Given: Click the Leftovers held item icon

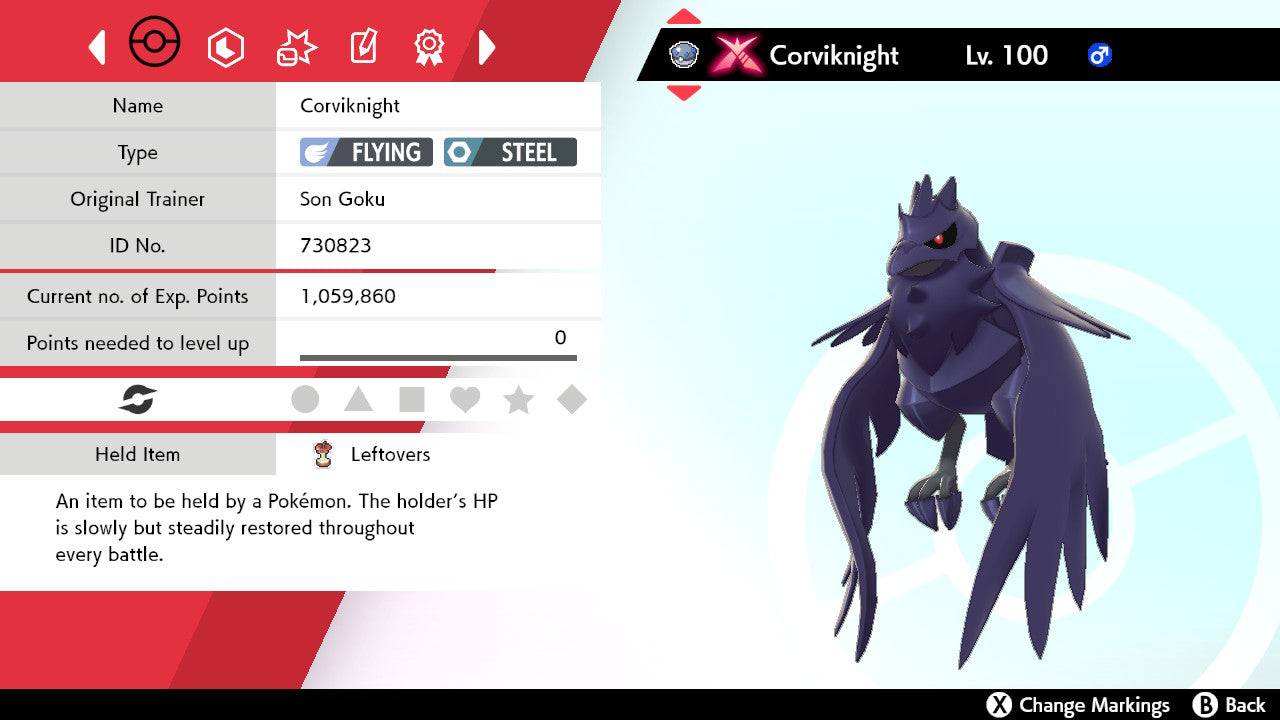Looking at the screenshot, I should click(x=320, y=454).
